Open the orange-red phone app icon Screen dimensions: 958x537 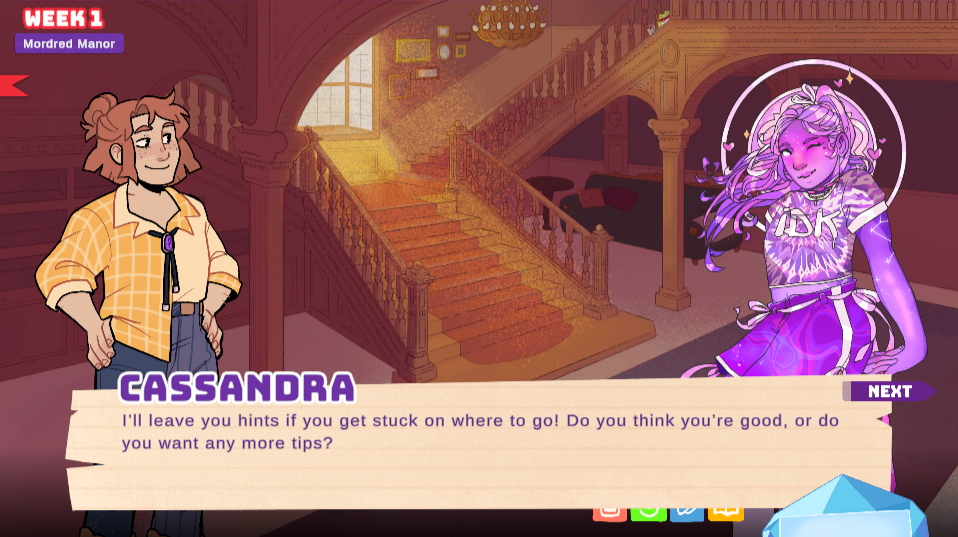pos(610,511)
